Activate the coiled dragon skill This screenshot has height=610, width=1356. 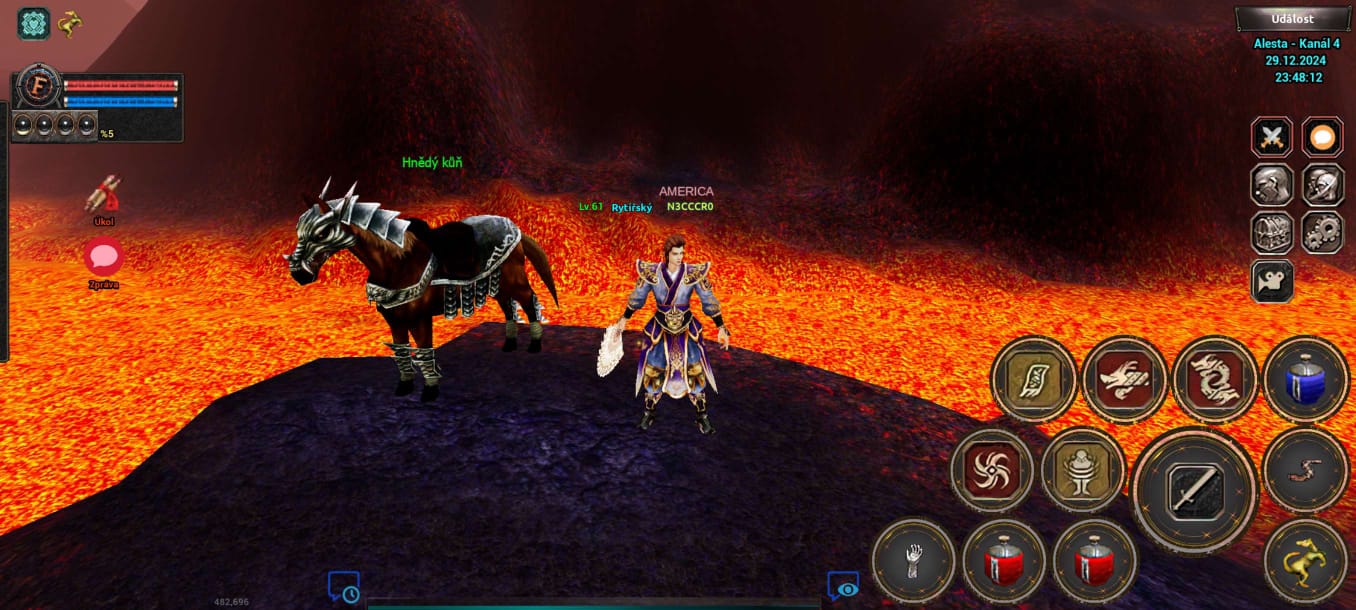point(1214,380)
